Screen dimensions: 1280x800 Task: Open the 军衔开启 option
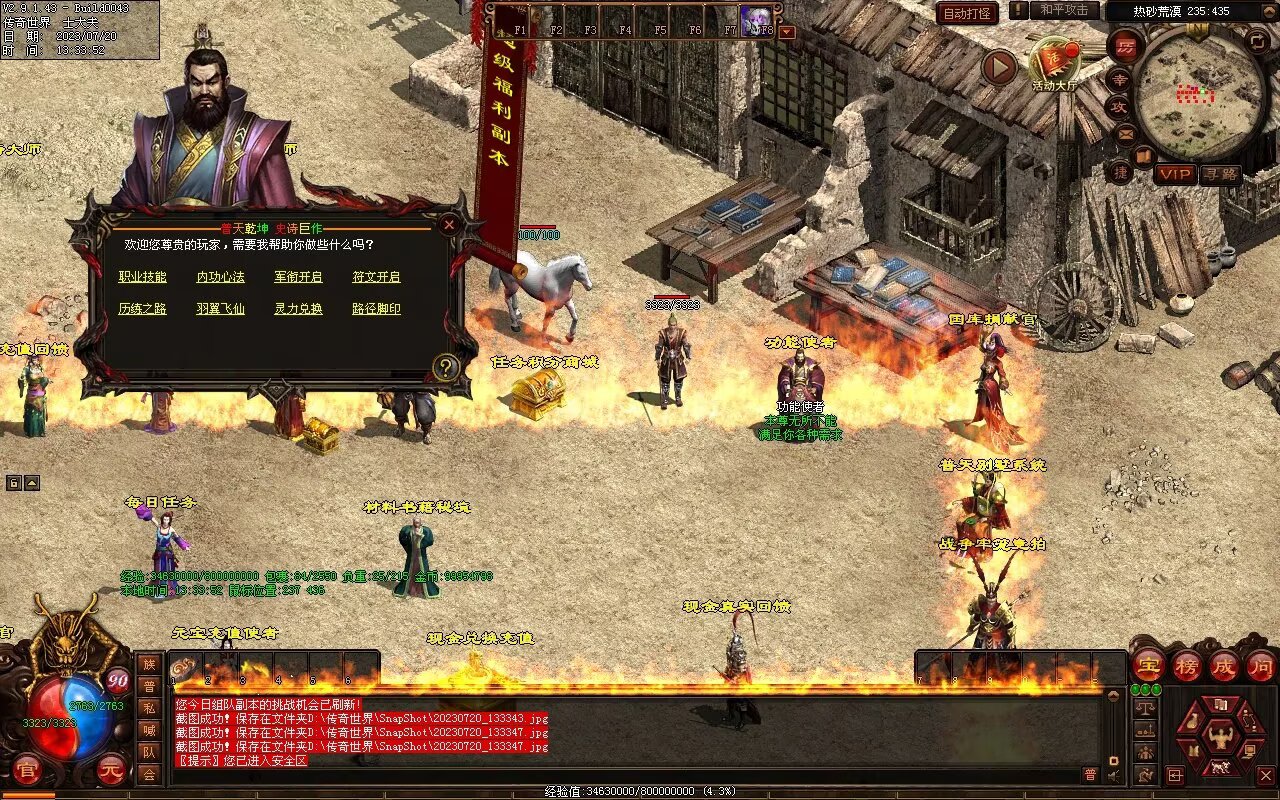299,277
